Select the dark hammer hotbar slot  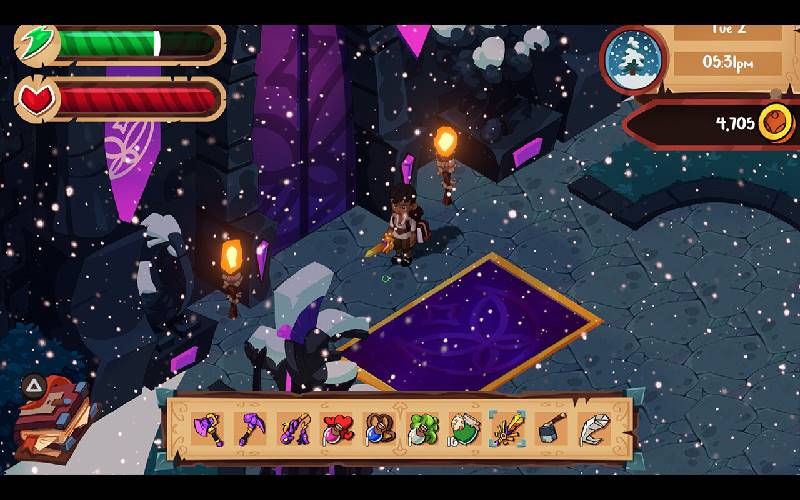pos(550,430)
